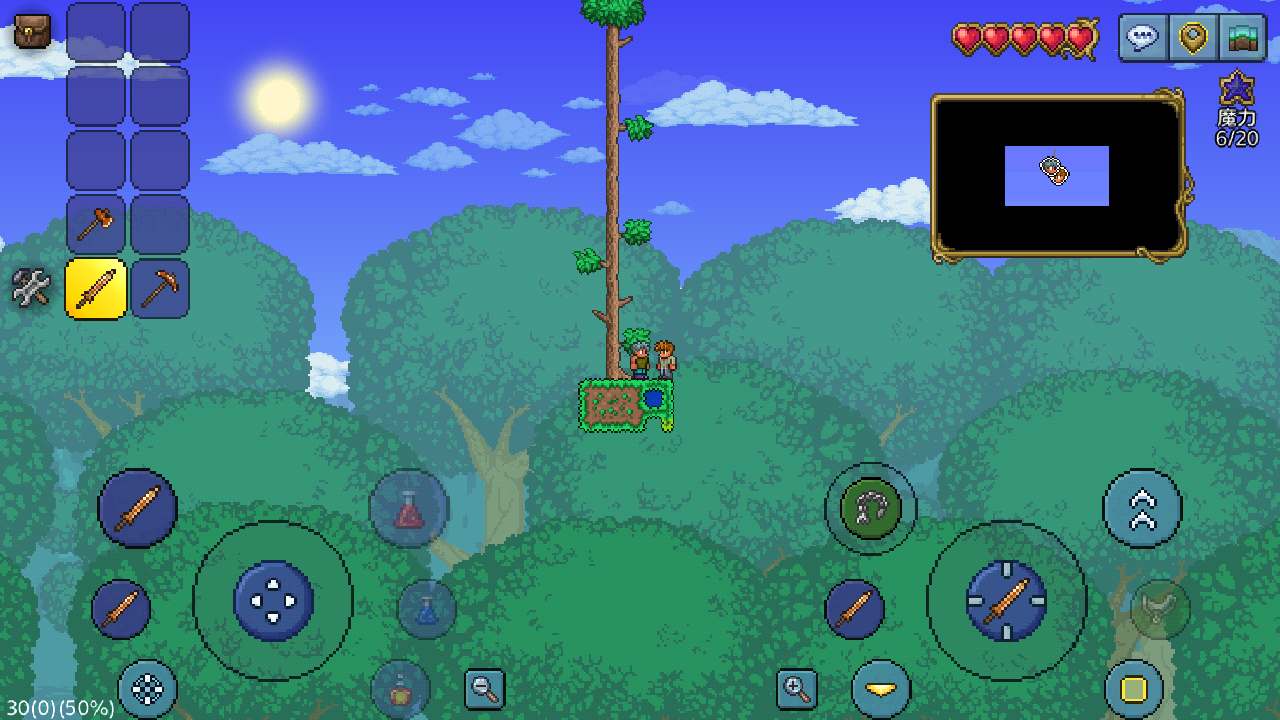The height and width of the screenshot is (720, 1280).
Task: Tap the movement joystick center
Action: (273, 601)
